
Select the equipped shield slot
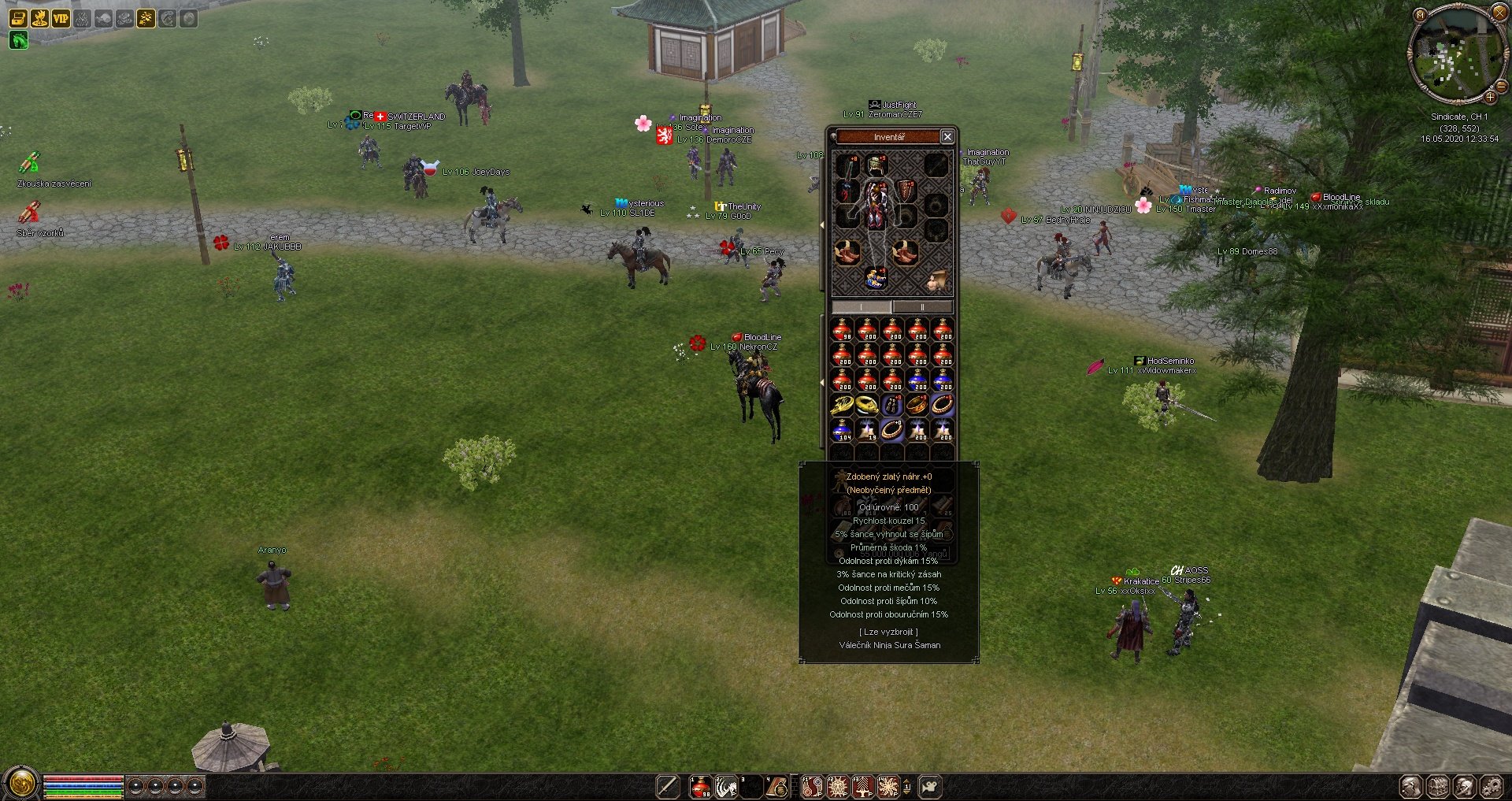pos(906,191)
